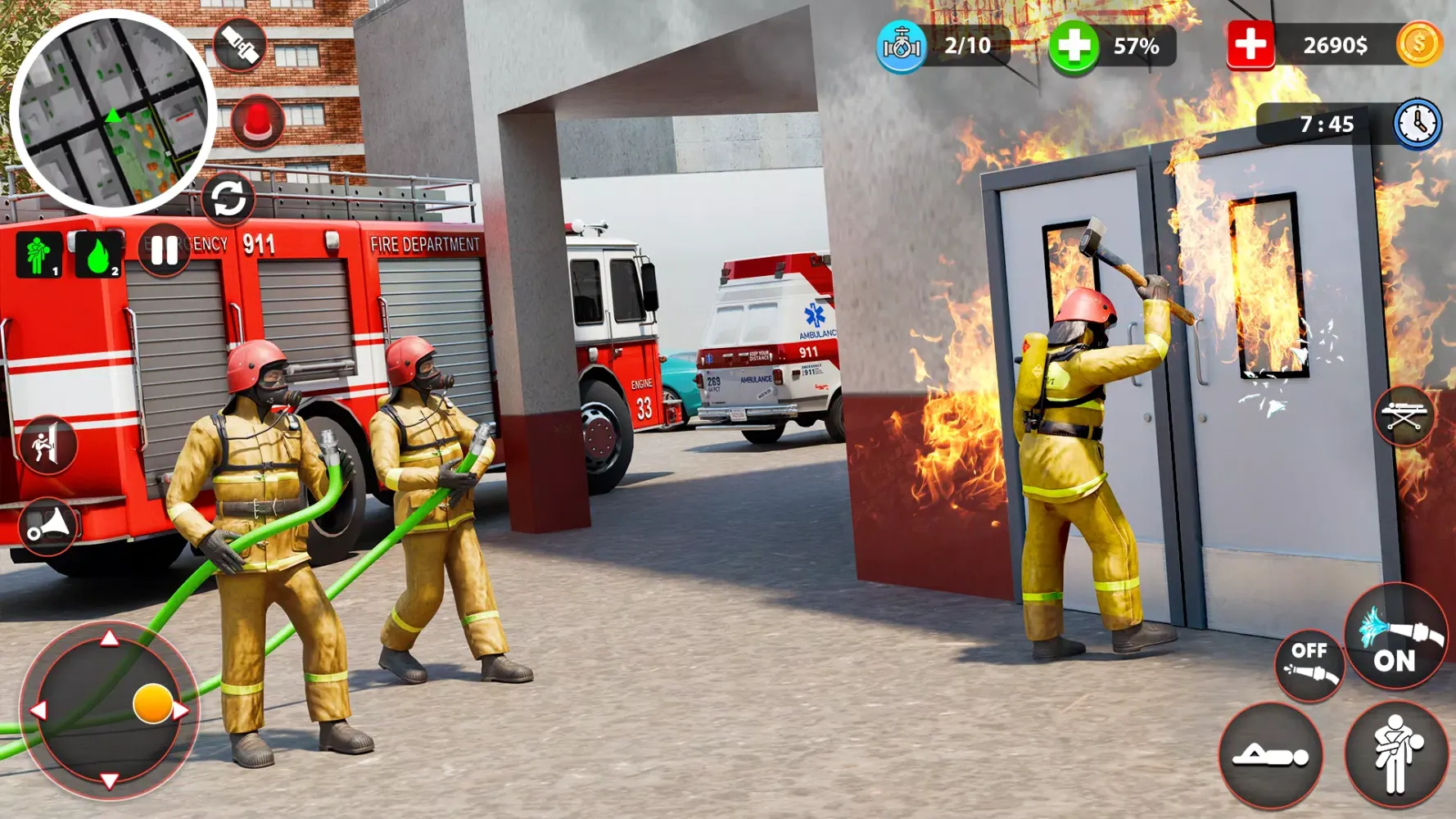Viewport: 1456px width, 819px height.
Task: Pause the game
Action: point(163,252)
